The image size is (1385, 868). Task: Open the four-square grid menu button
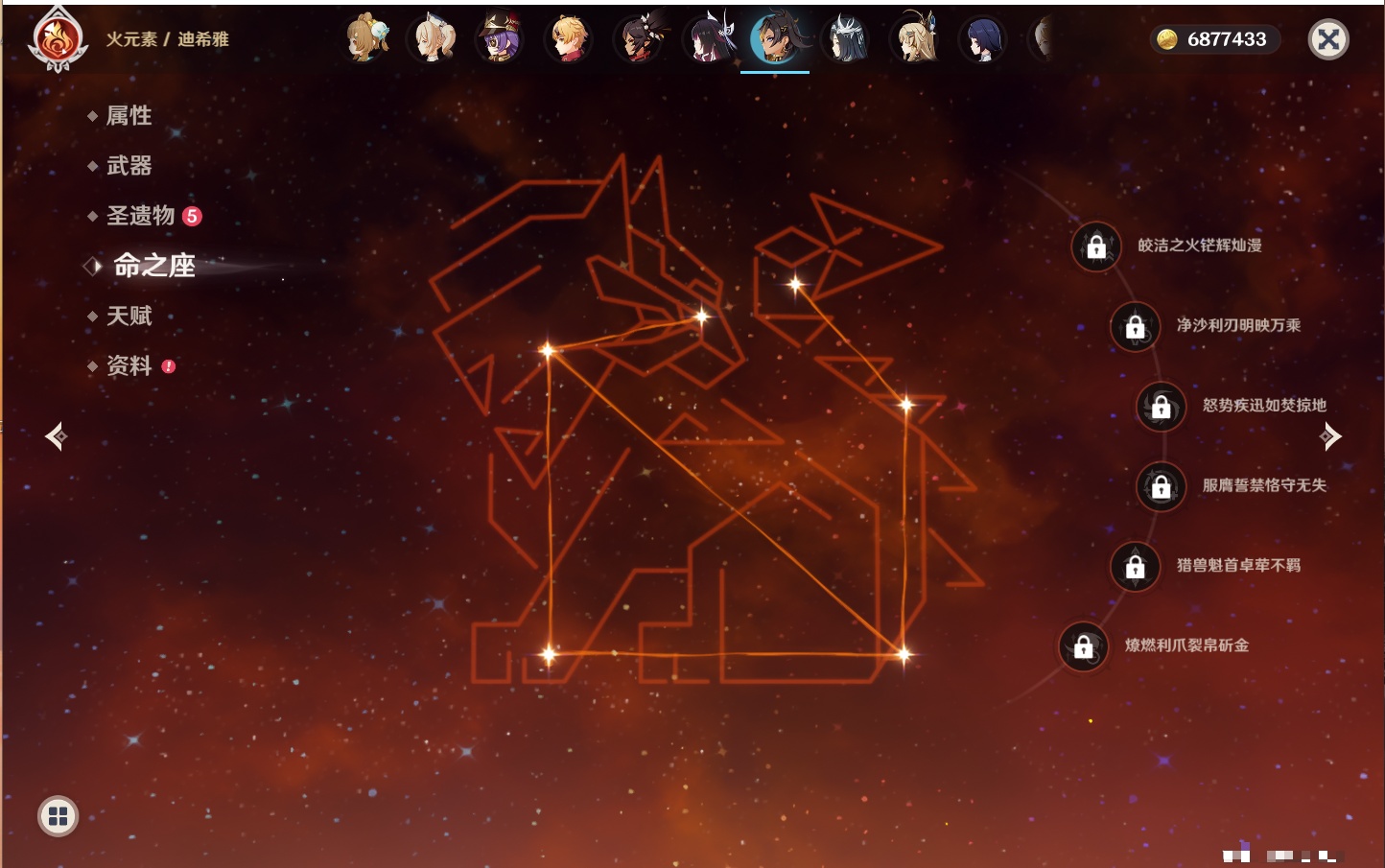pos(58,816)
